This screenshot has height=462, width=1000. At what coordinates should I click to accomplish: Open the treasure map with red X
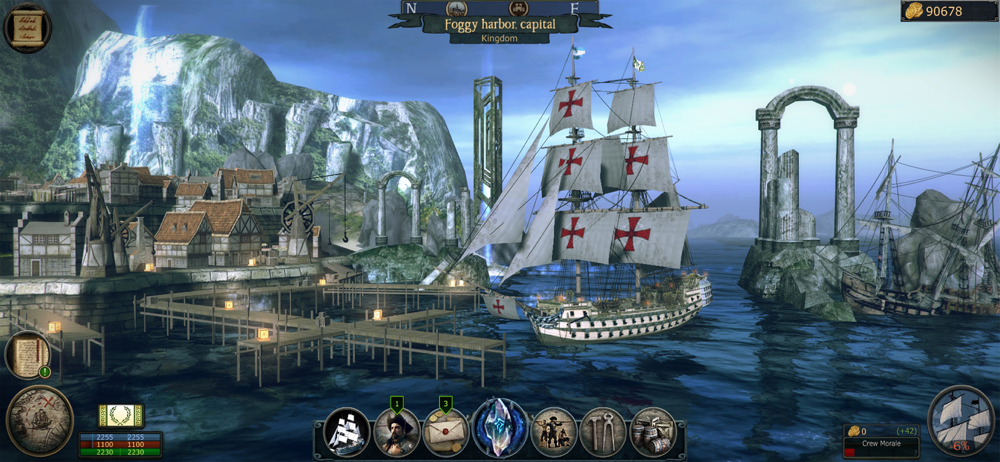[x=39, y=420]
